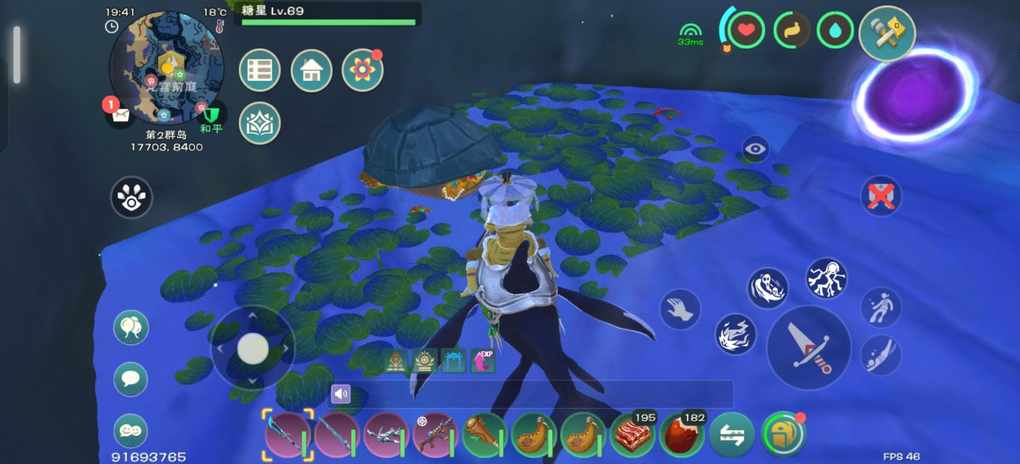Open the backpack inventory button
The height and width of the screenshot is (464, 1020).
point(782,435)
